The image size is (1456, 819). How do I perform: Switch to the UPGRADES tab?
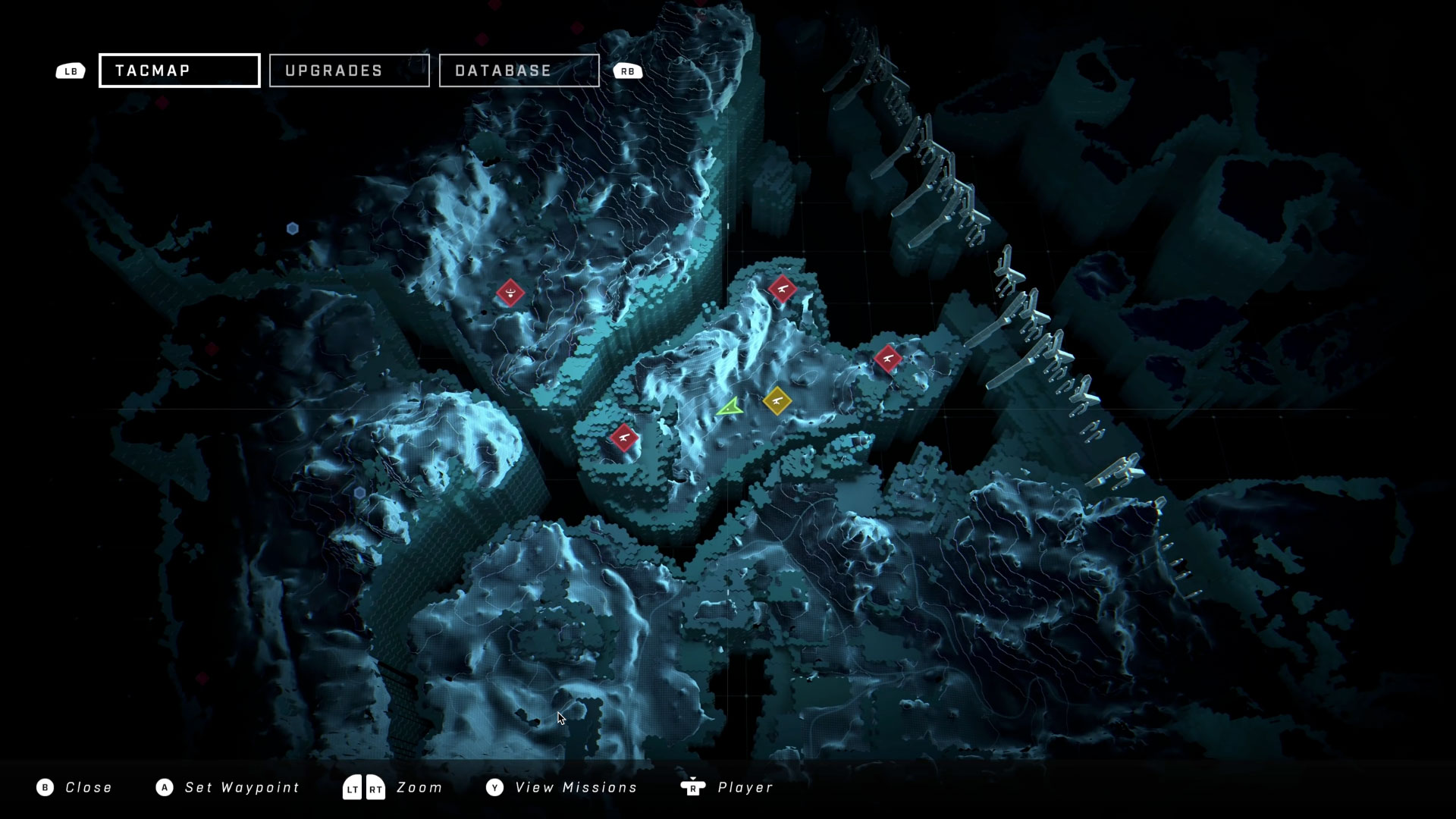click(x=349, y=71)
